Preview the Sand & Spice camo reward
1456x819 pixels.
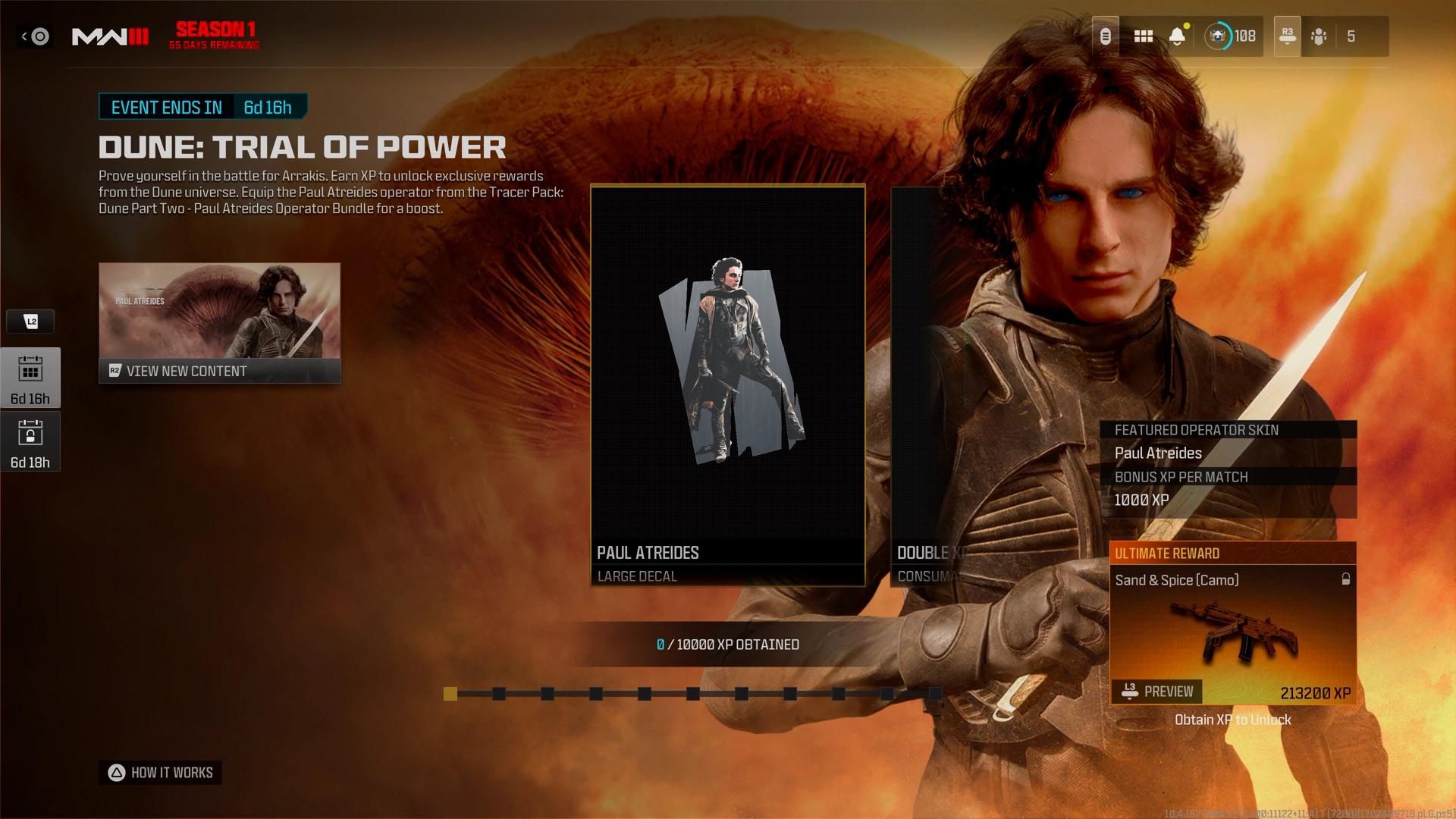click(x=1157, y=692)
